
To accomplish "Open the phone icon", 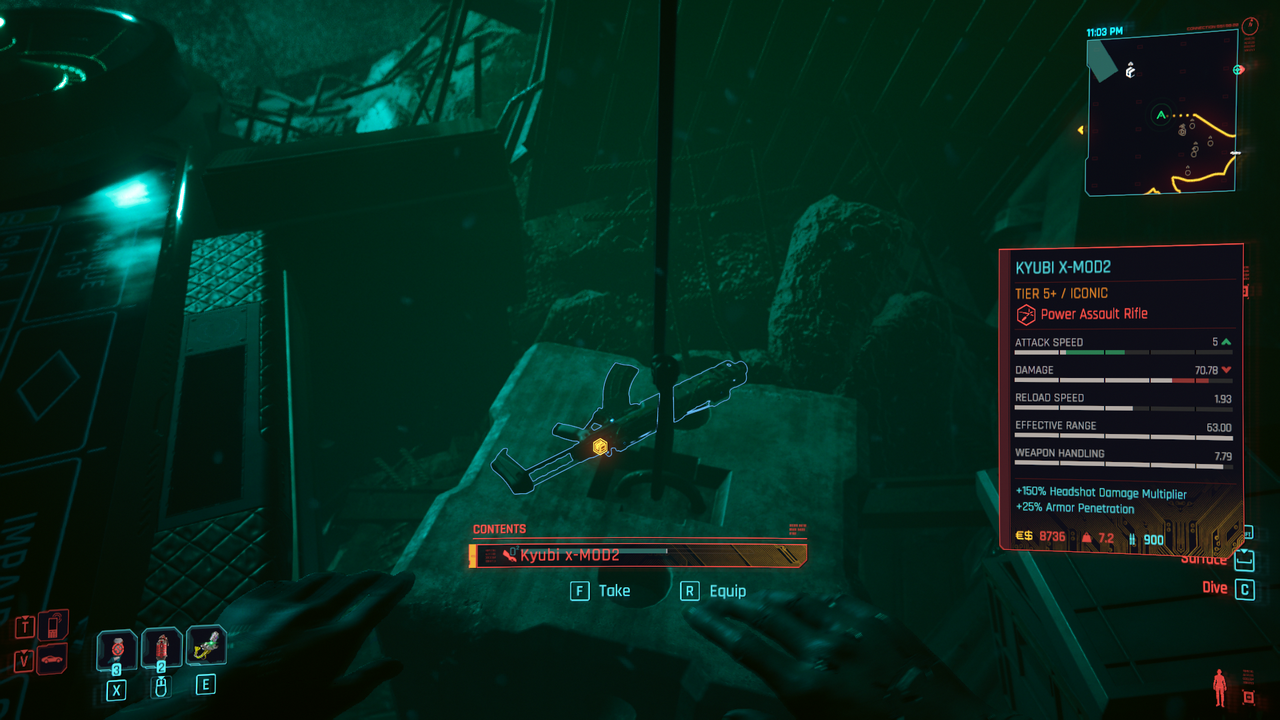I will [53, 626].
